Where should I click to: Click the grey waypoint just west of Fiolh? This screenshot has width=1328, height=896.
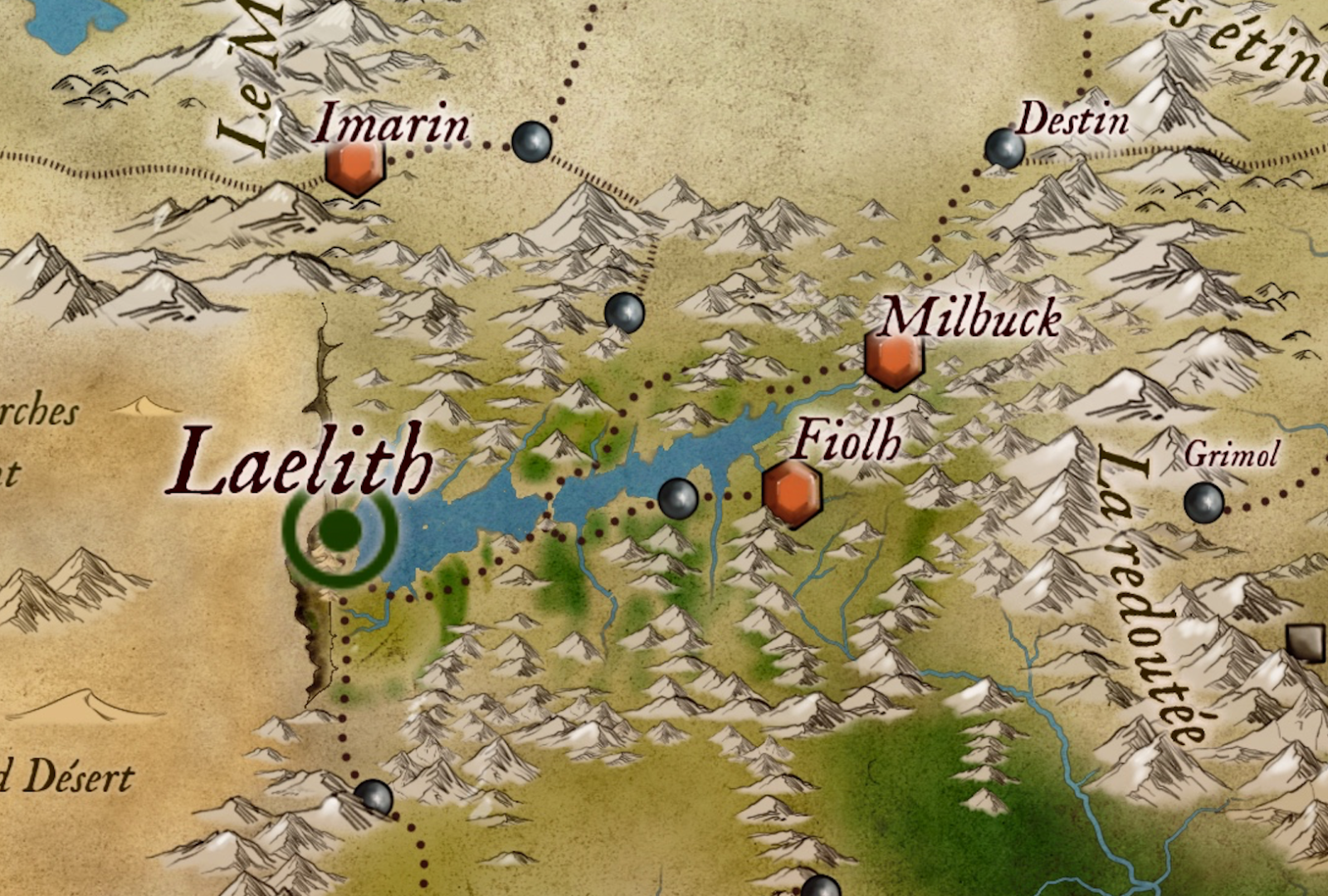coord(677,499)
